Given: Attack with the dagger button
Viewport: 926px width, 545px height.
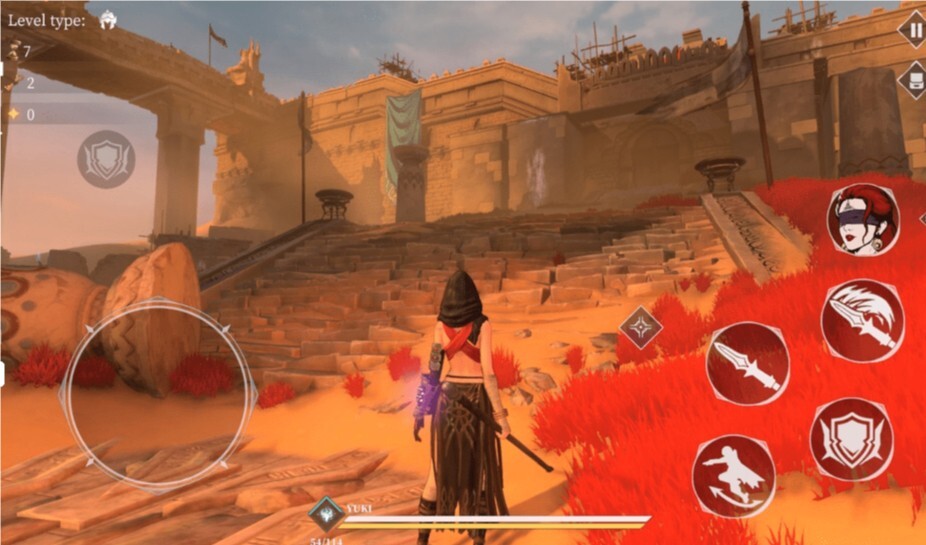Looking at the screenshot, I should [x=747, y=363].
